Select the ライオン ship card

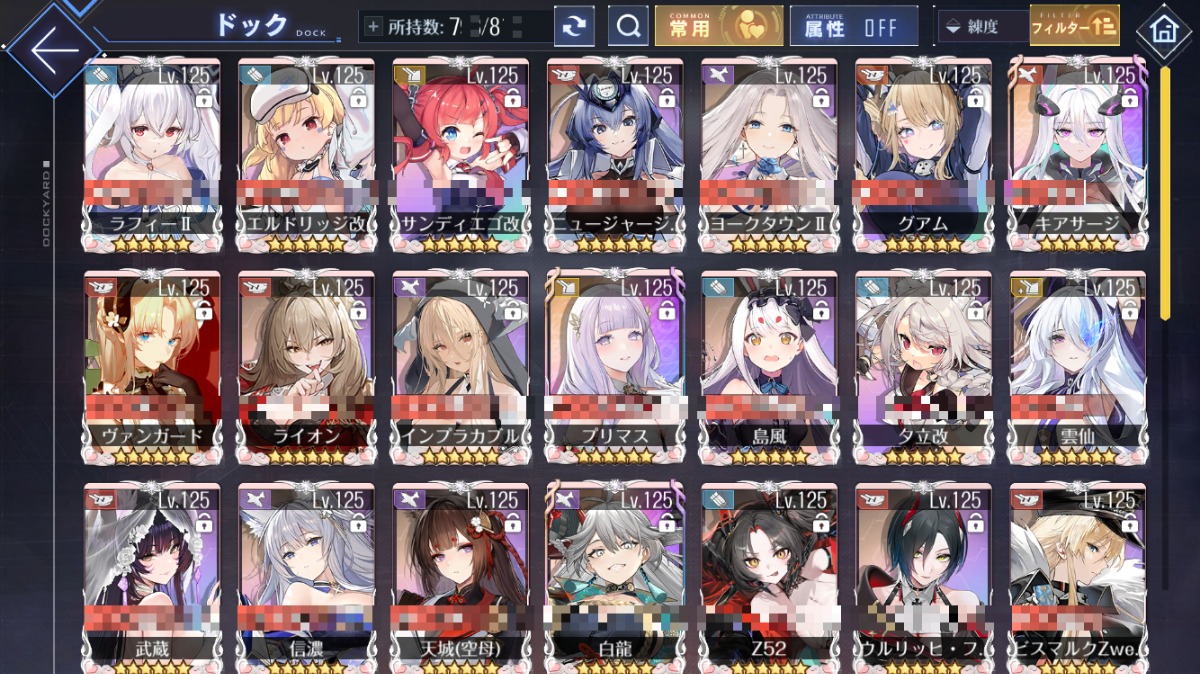tap(306, 362)
